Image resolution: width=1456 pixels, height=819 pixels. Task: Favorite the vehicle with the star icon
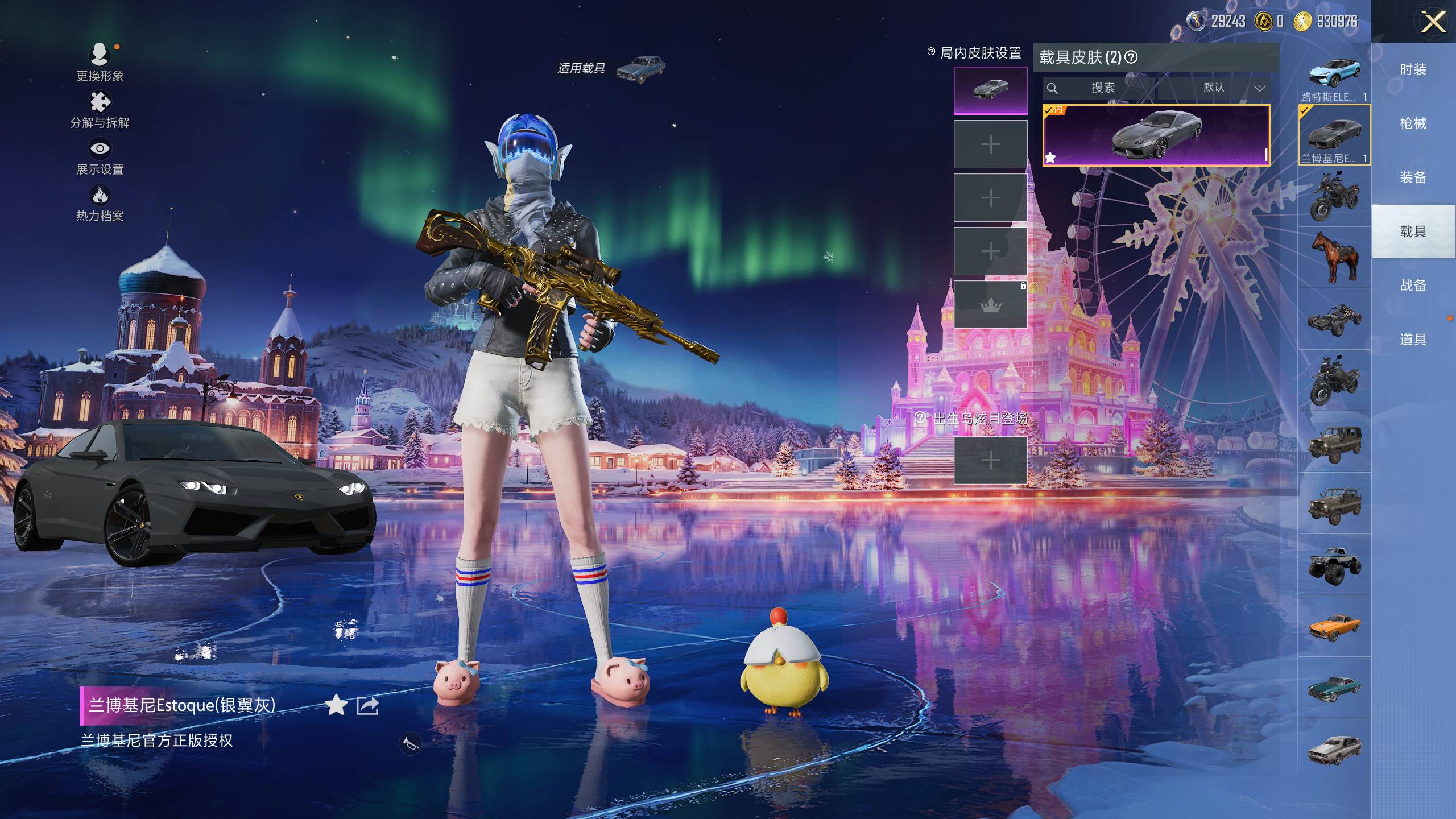[336, 706]
